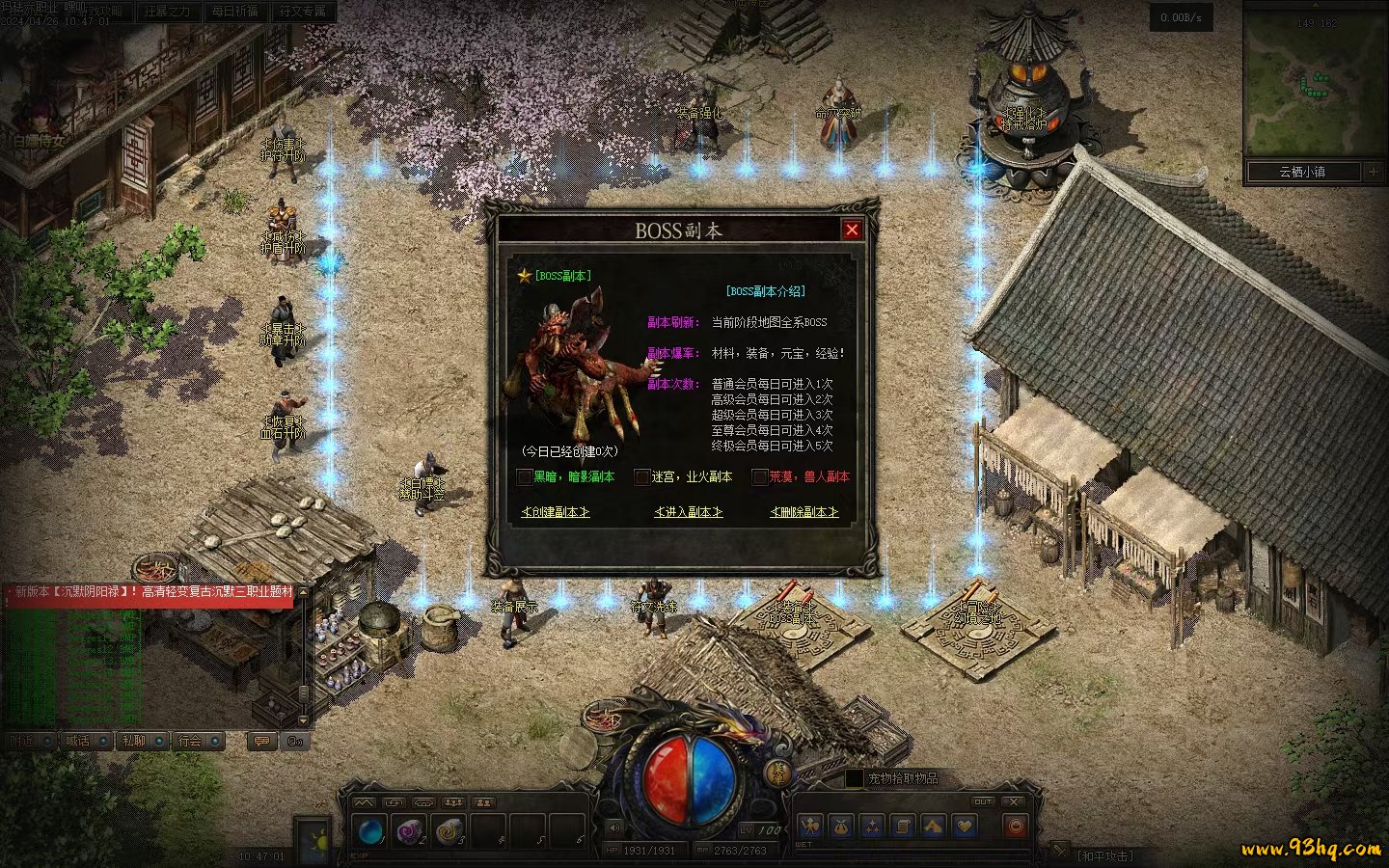Tick the 黑暗，暗影副本 checkbox

pyautogui.click(x=525, y=476)
